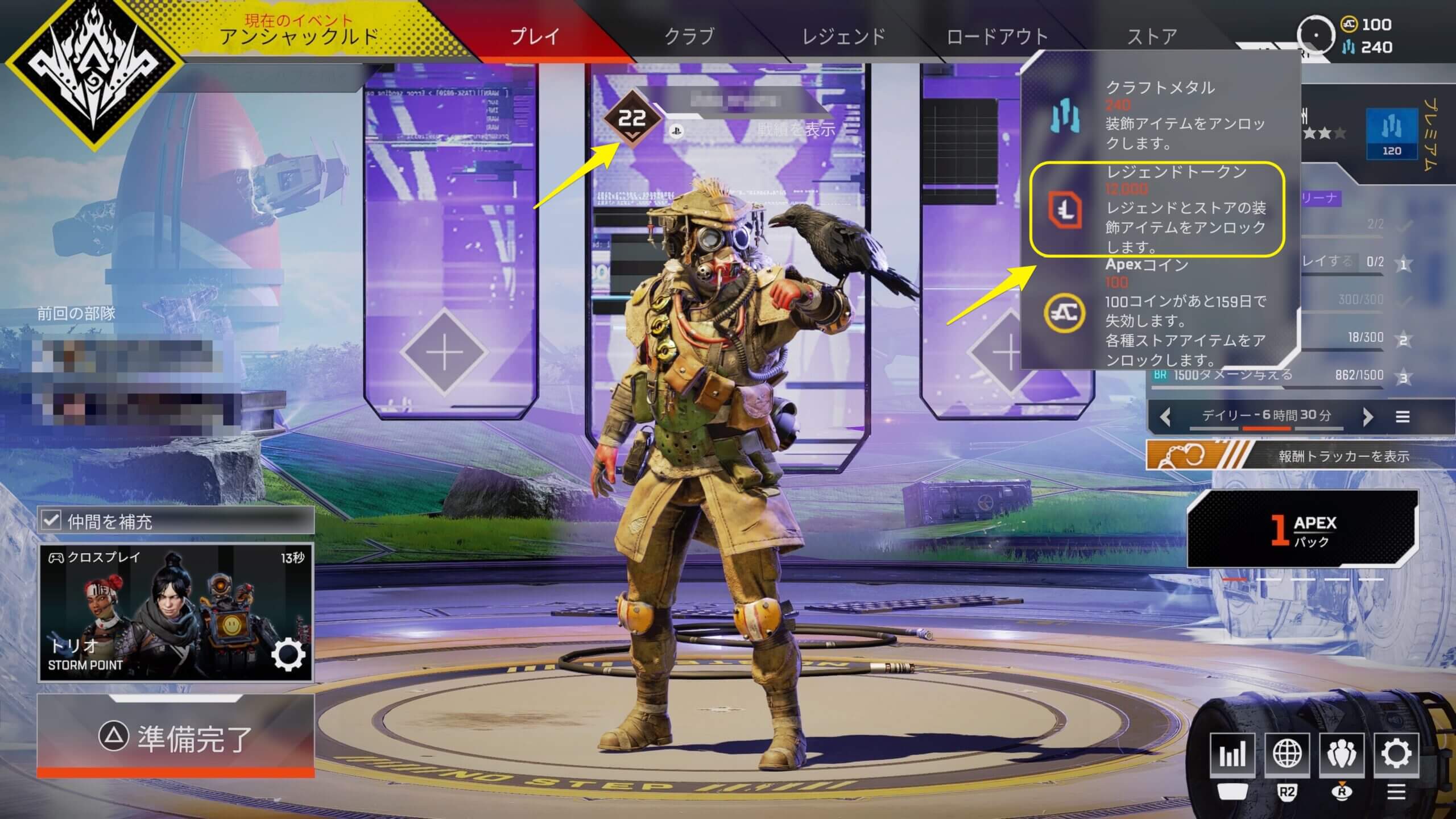Open the bar chart stats icon
This screenshot has width=1456, height=819.
coord(1232,754)
